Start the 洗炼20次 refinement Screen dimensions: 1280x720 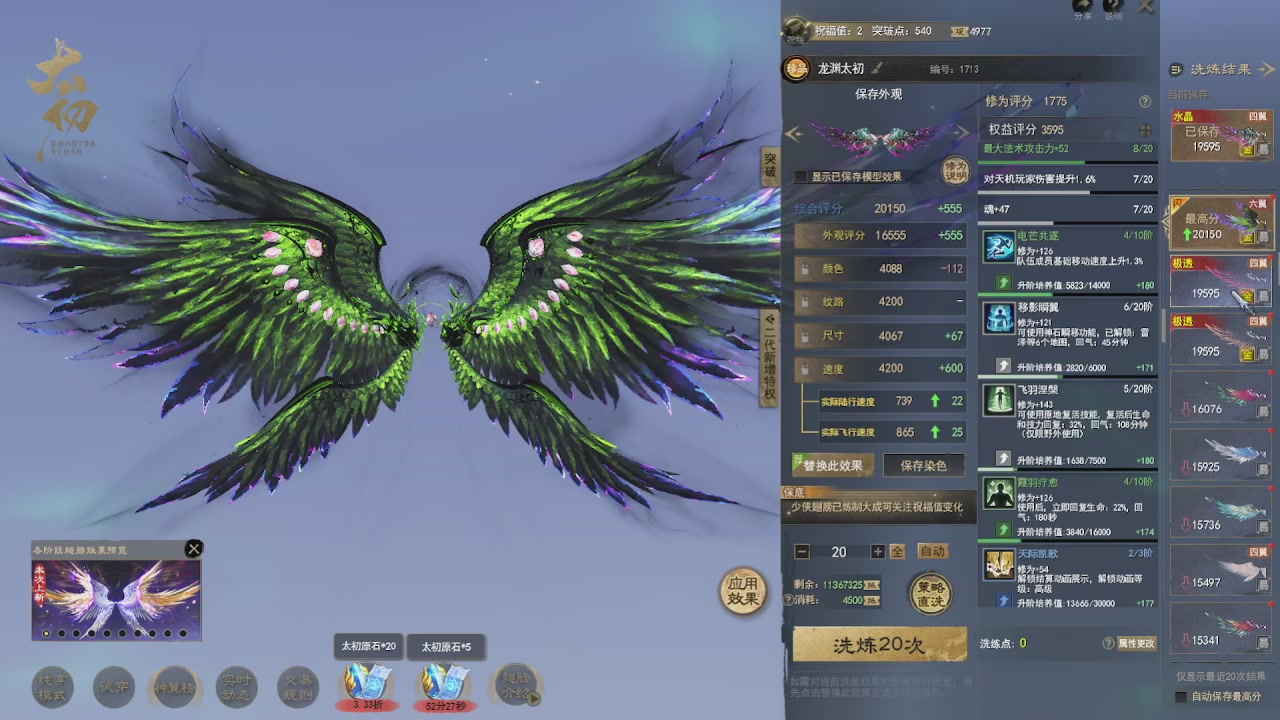coord(879,645)
